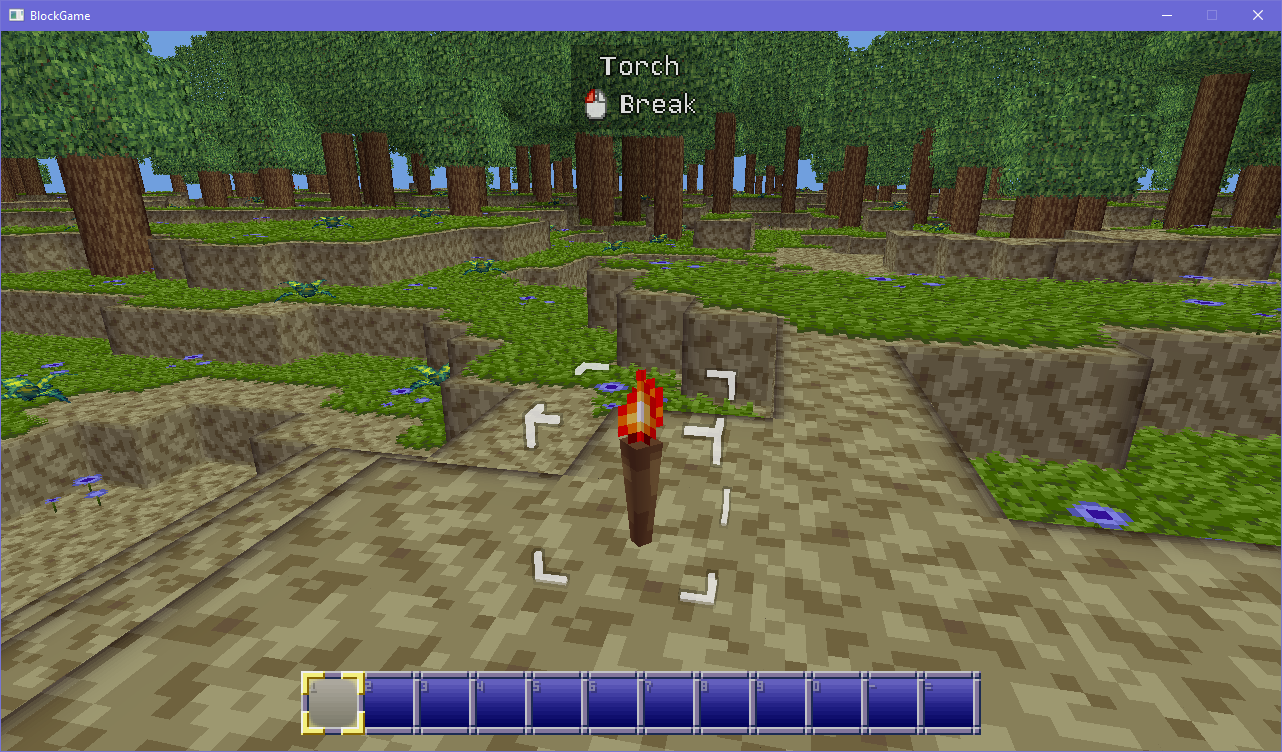Viewport: 1282px width, 752px height.
Task: Select hotbar slot 7
Action: 668,700
